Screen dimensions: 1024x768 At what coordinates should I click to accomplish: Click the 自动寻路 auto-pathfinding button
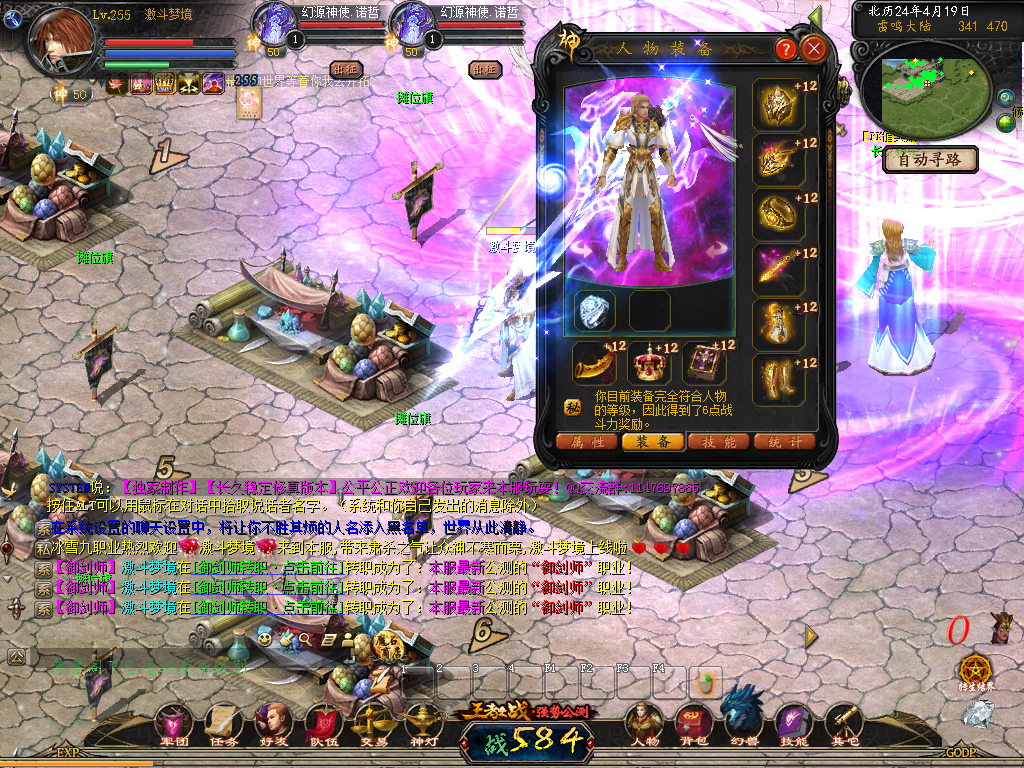929,159
